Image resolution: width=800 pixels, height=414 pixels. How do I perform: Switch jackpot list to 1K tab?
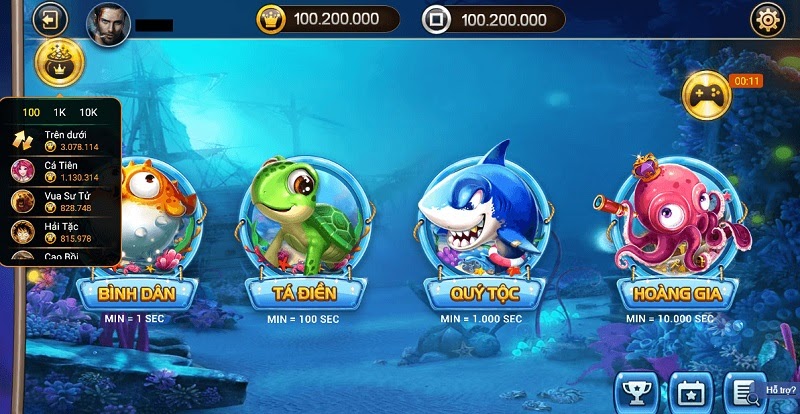59,112
